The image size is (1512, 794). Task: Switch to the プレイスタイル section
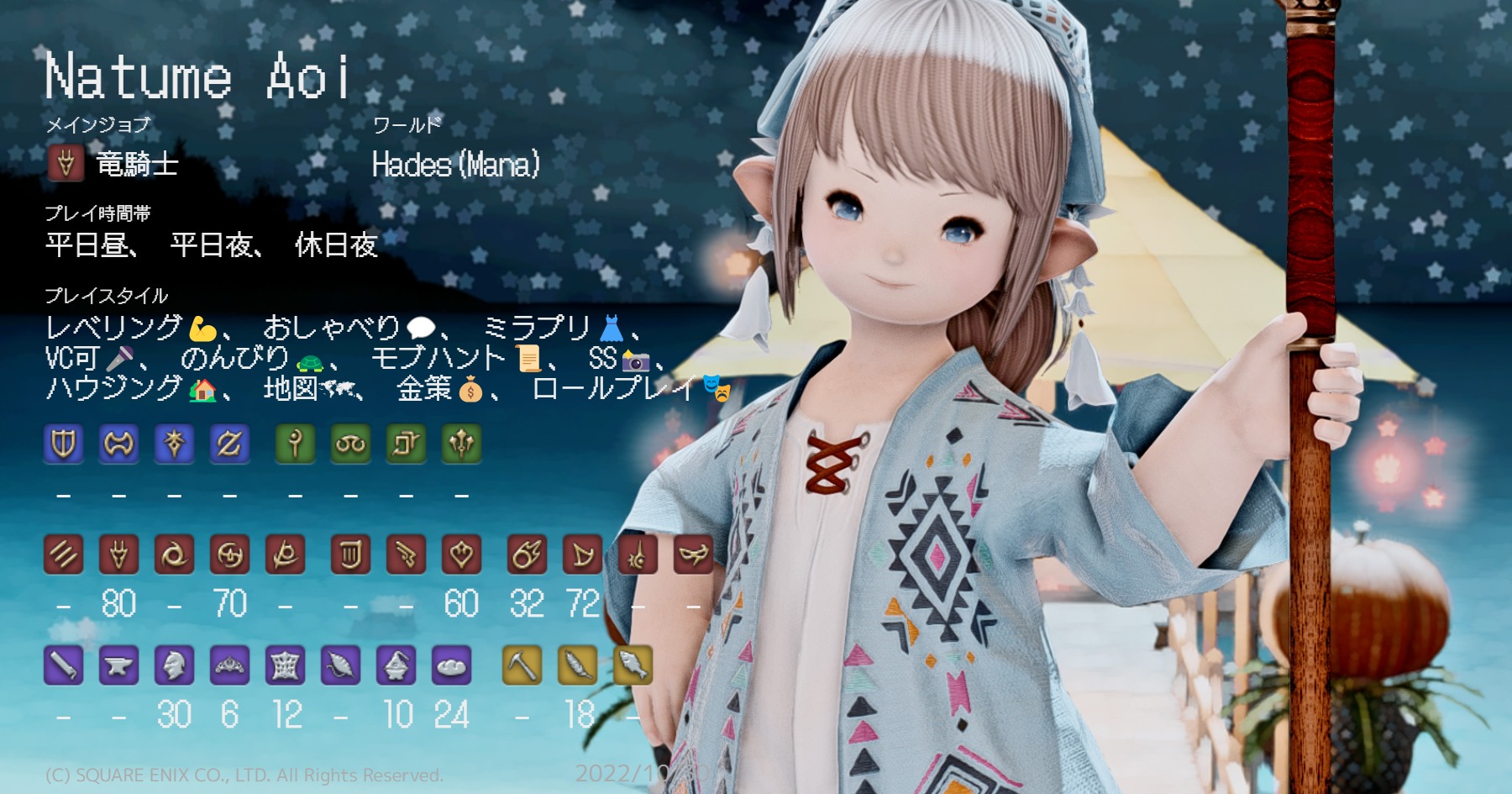105,296
